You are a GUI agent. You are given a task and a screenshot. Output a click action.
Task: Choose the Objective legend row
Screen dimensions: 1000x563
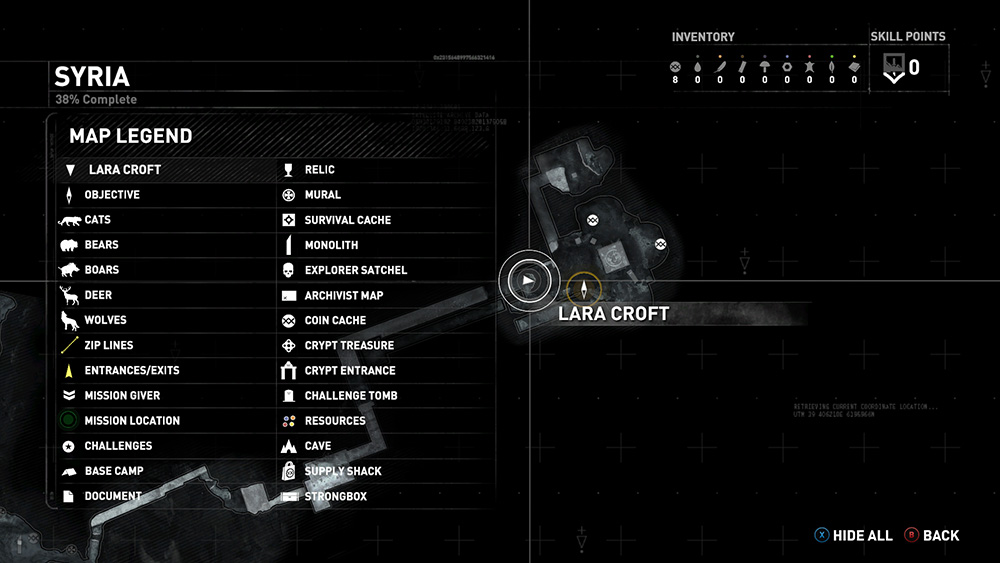[111, 195]
